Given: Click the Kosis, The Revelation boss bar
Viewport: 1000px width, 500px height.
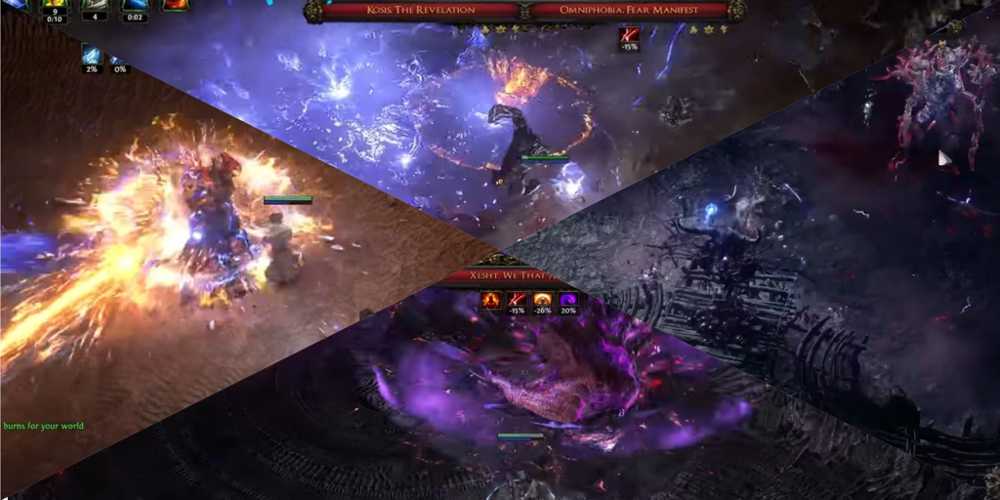Looking at the screenshot, I should point(417,10).
